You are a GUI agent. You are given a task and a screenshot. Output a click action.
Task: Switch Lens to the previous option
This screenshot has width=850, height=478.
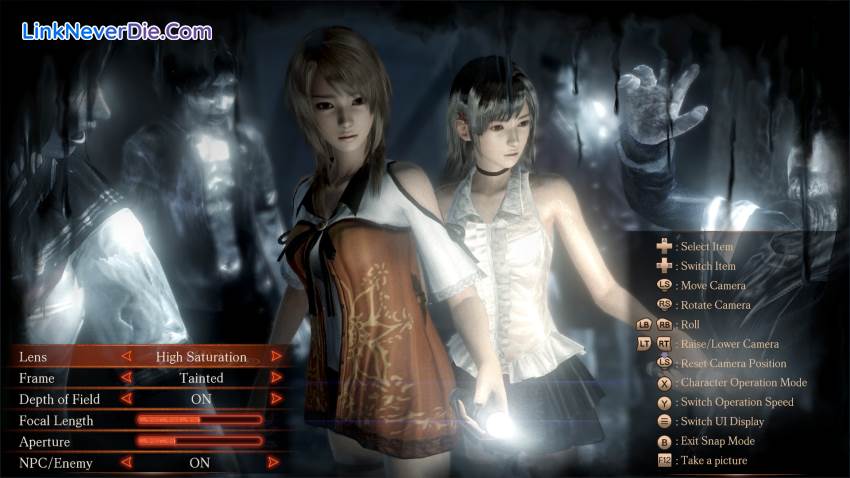click(x=126, y=356)
